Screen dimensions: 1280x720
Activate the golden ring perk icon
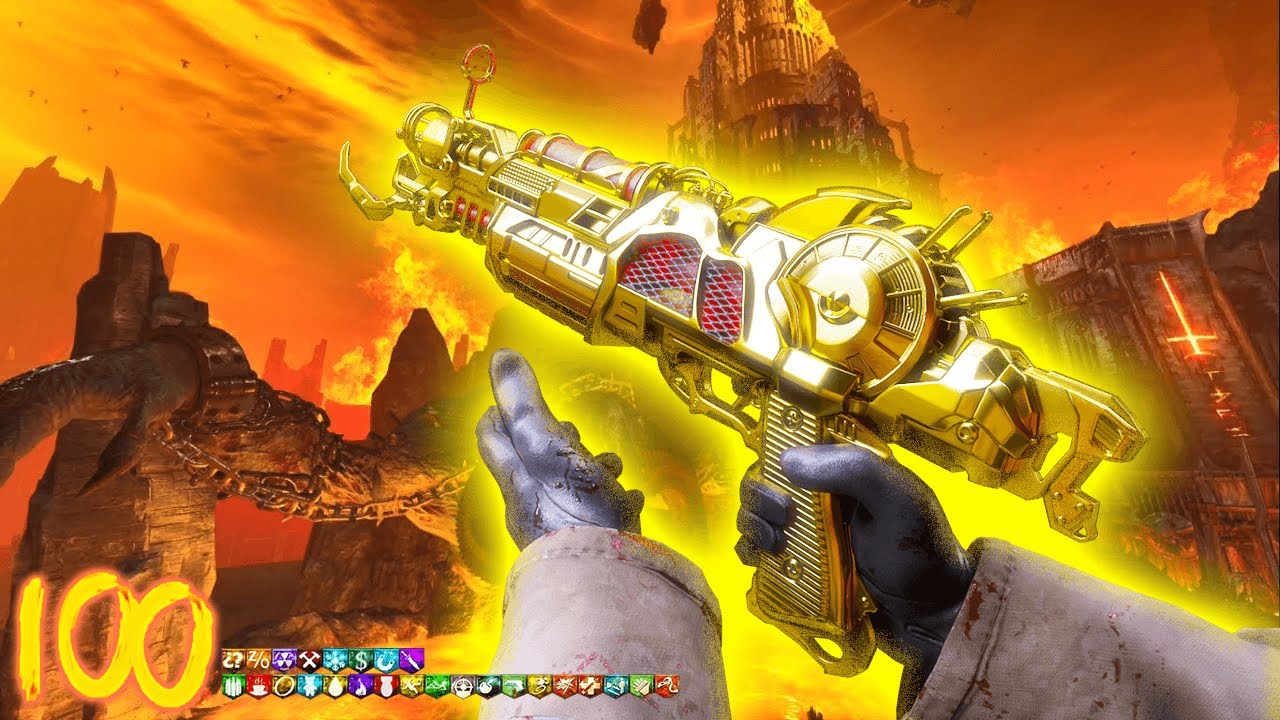coord(284,686)
